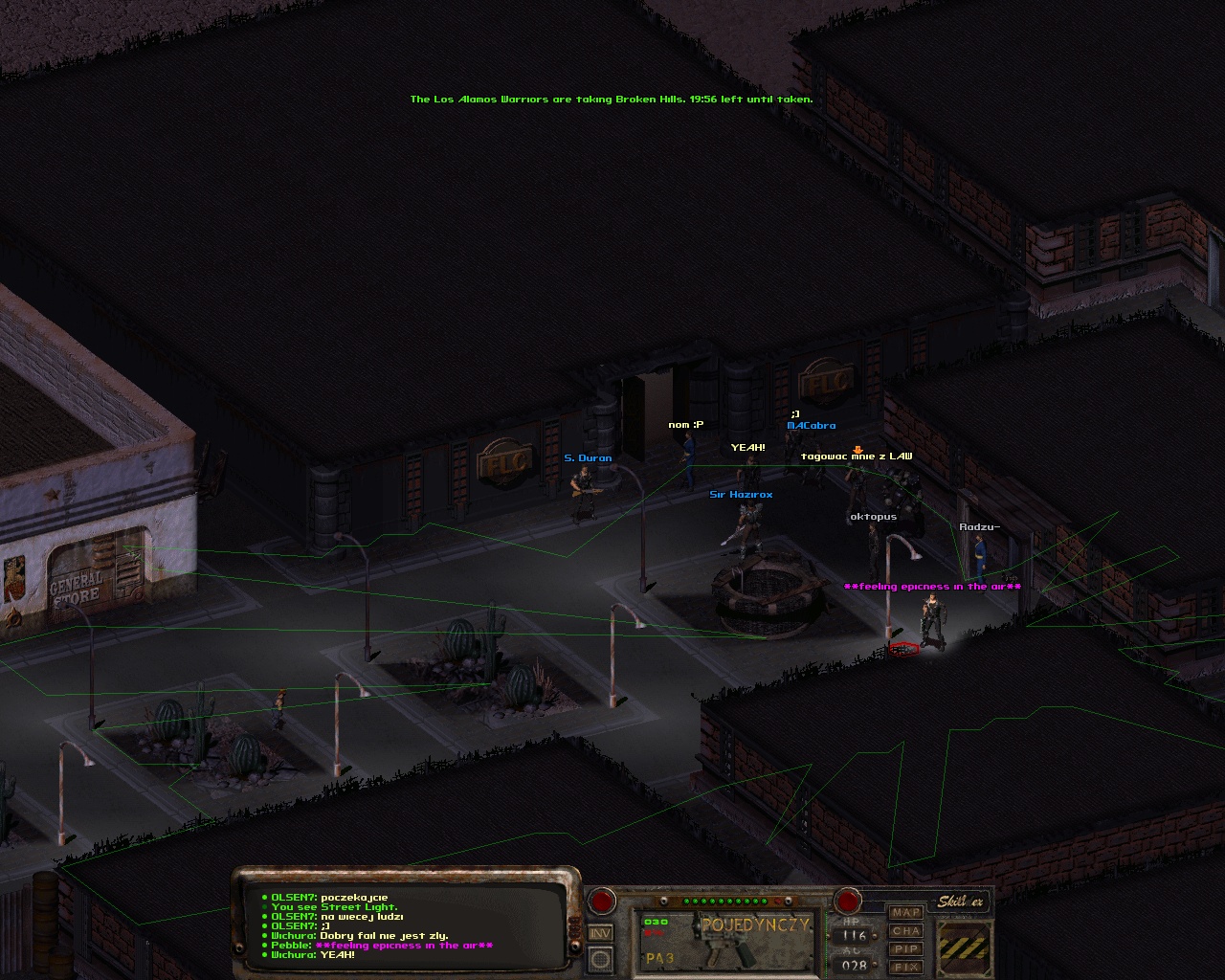Click the red button right of the weapon slot
Viewport: 1225px width, 980px height.
point(847,901)
